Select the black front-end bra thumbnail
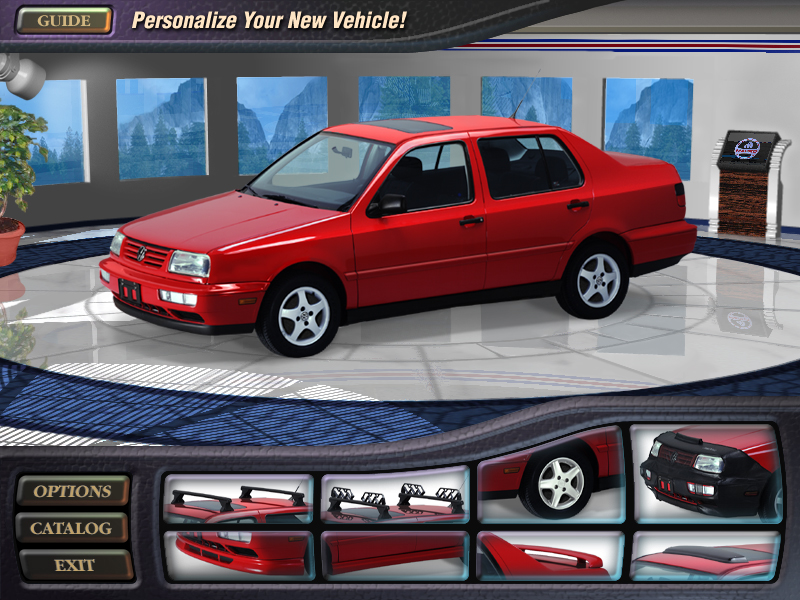Image resolution: width=800 pixels, height=600 pixels. [x=706, y=474]
